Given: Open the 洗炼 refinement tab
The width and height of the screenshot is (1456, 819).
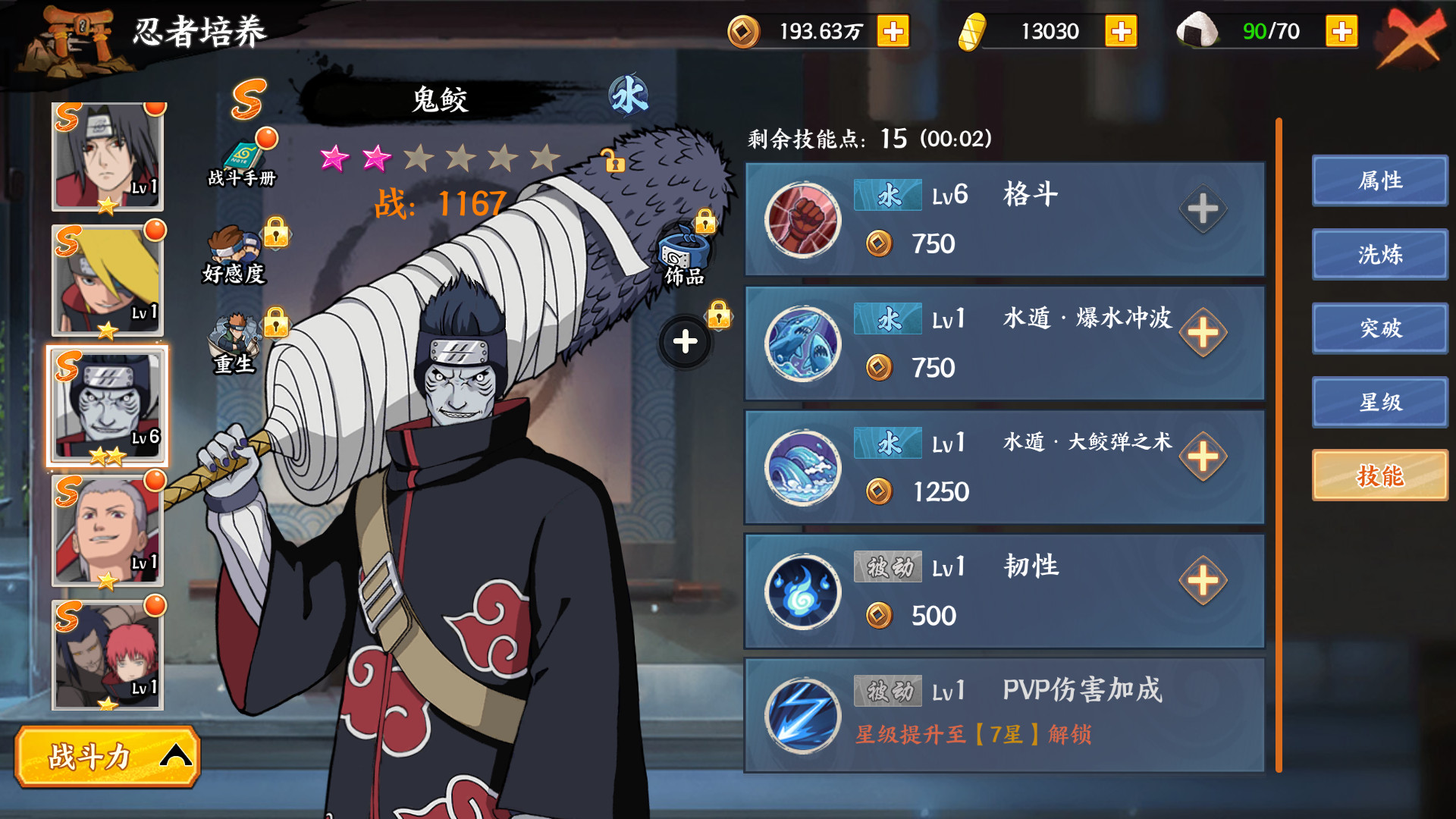Looking at the screenshot, I should (x=1379, y=255).
